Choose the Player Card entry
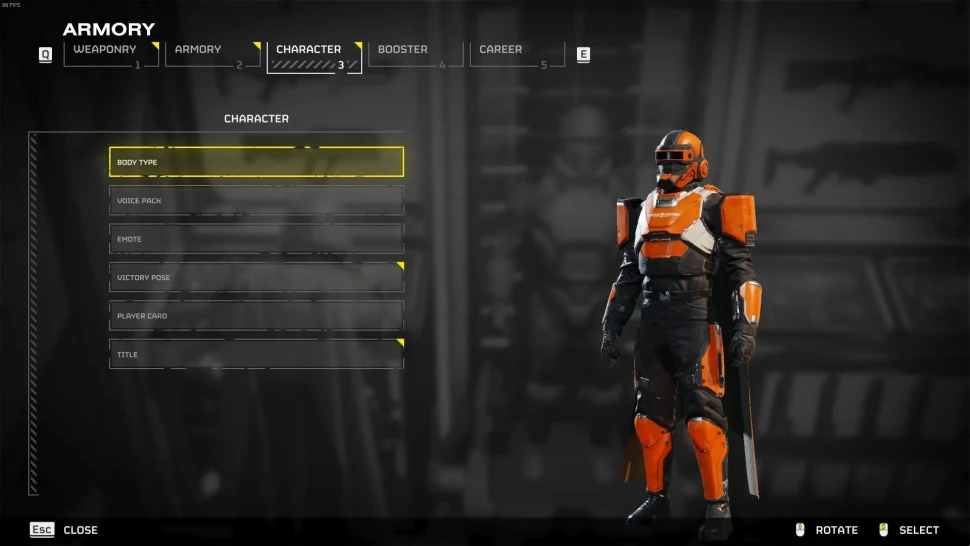970x546 pixels. (256, 316)
